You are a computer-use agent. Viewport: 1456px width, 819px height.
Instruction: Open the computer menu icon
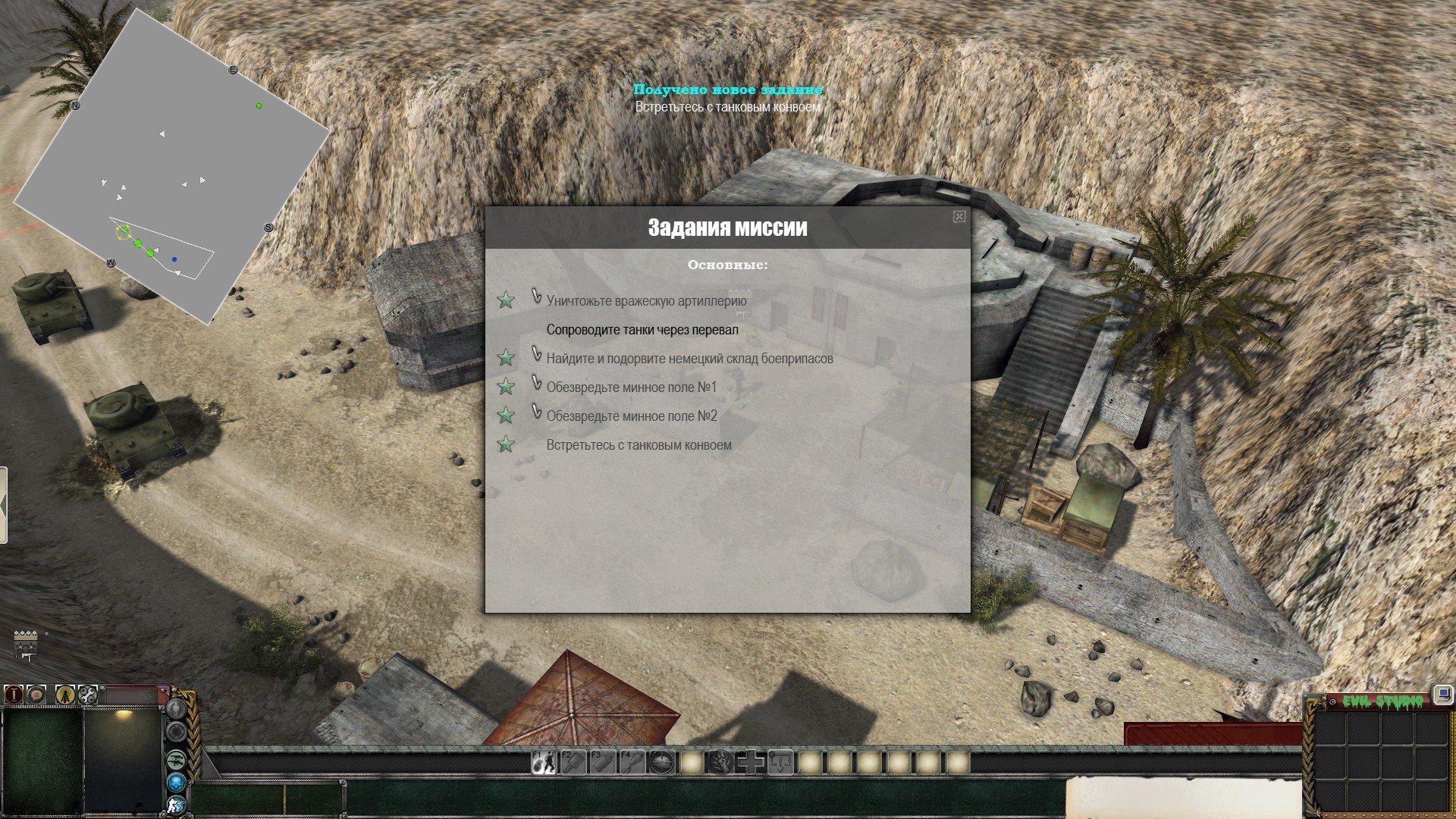[x=1442, y=695]
